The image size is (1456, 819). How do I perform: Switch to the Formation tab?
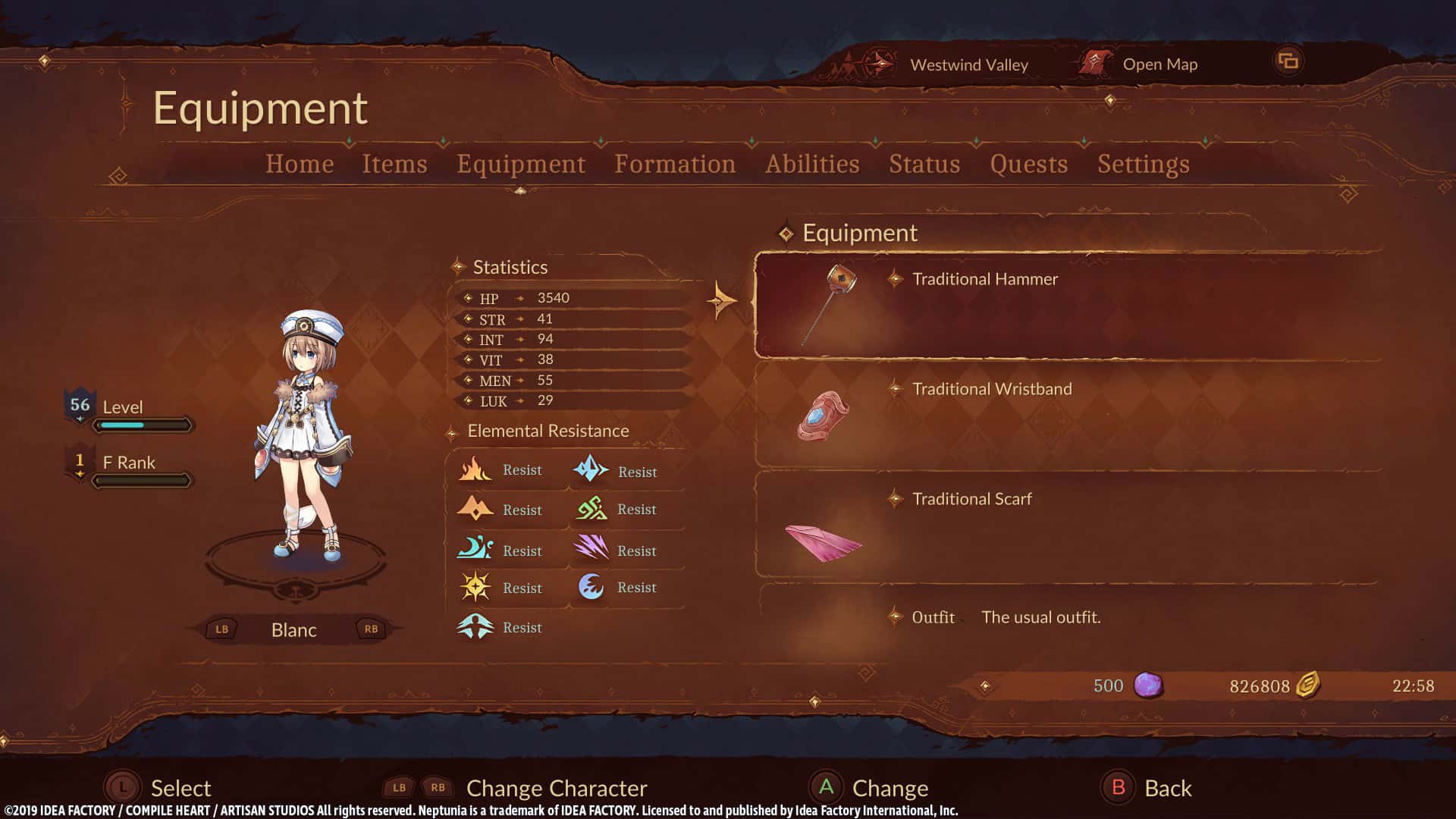[x=676, y=164]
